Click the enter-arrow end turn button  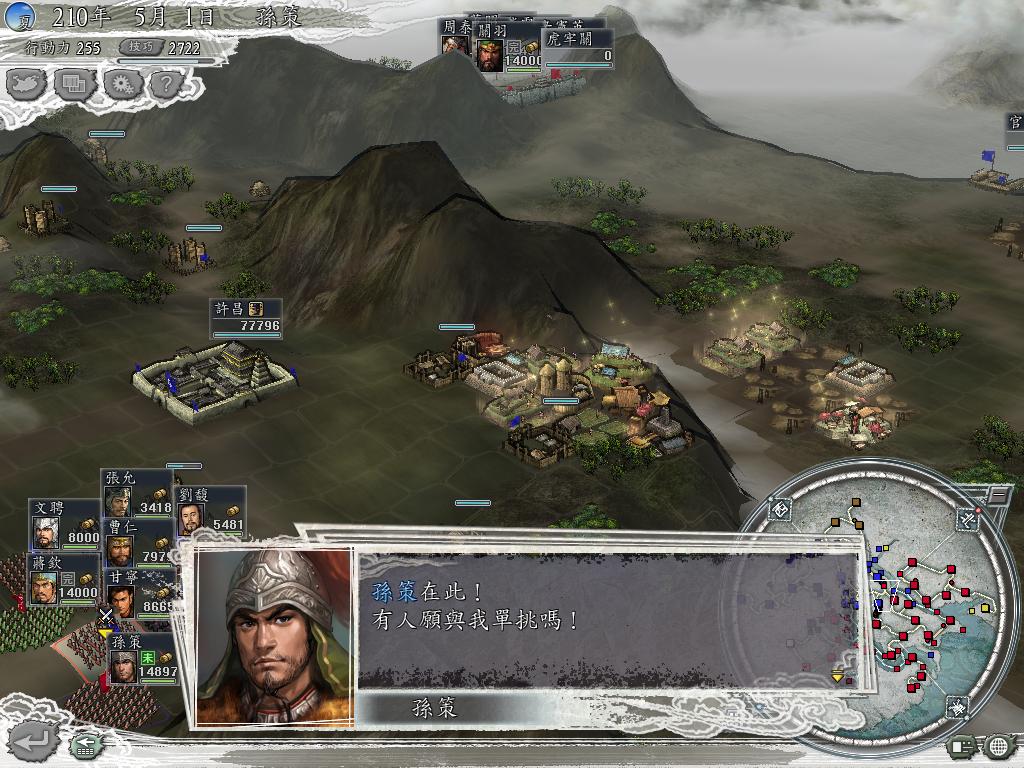click(x=34, y=741)
